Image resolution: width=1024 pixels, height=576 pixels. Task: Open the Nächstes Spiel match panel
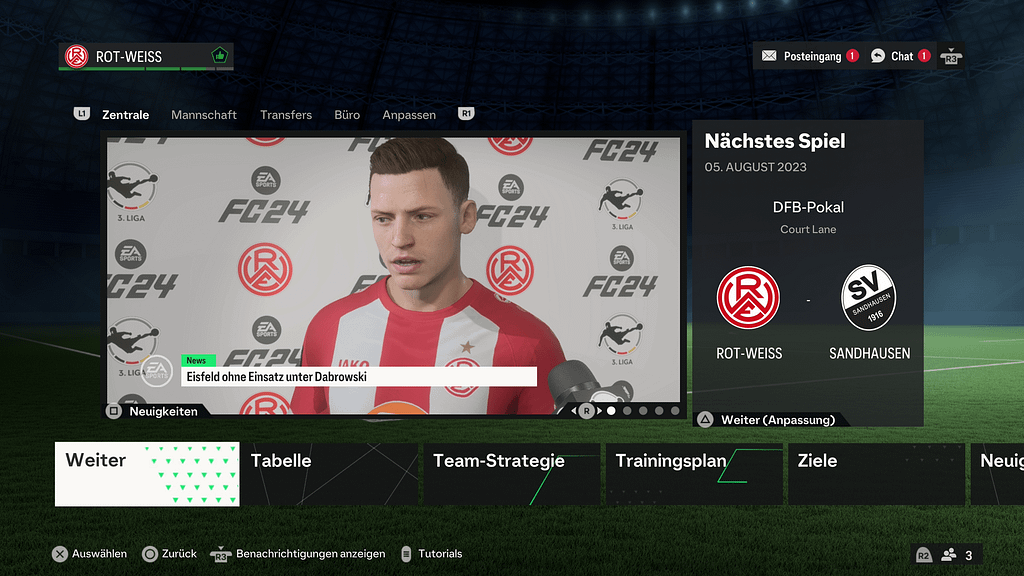[807, 270]
